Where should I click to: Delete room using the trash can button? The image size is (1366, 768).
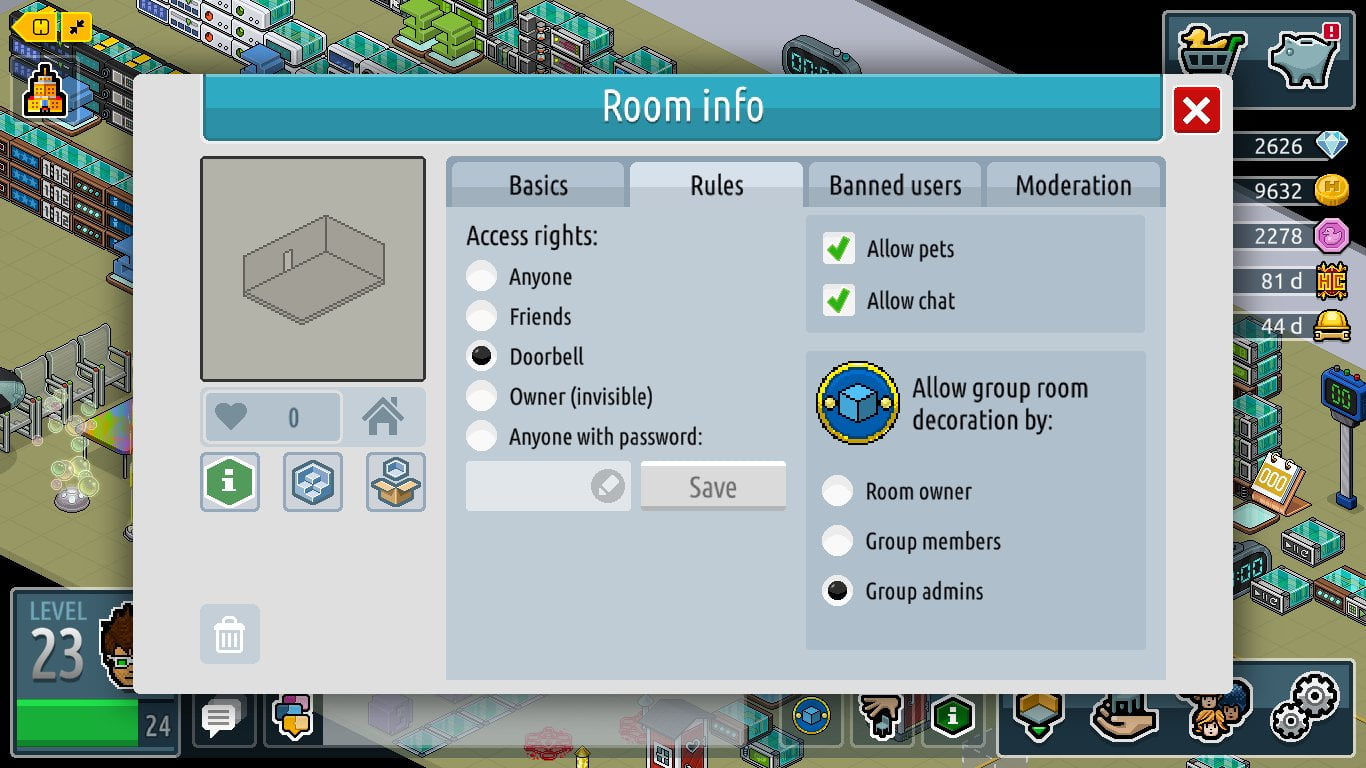point(230,634)
